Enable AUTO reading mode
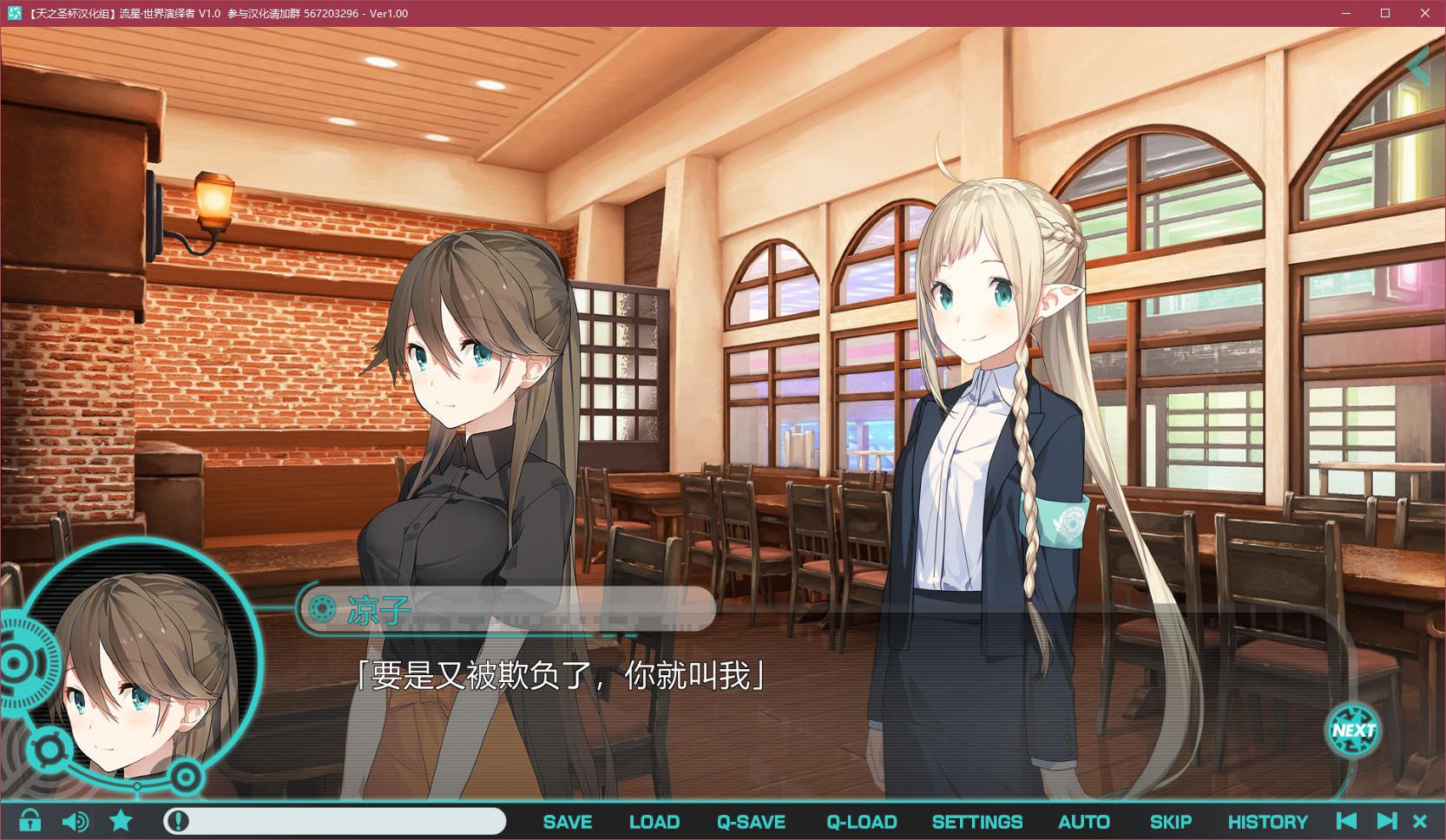 point(1082,821)
